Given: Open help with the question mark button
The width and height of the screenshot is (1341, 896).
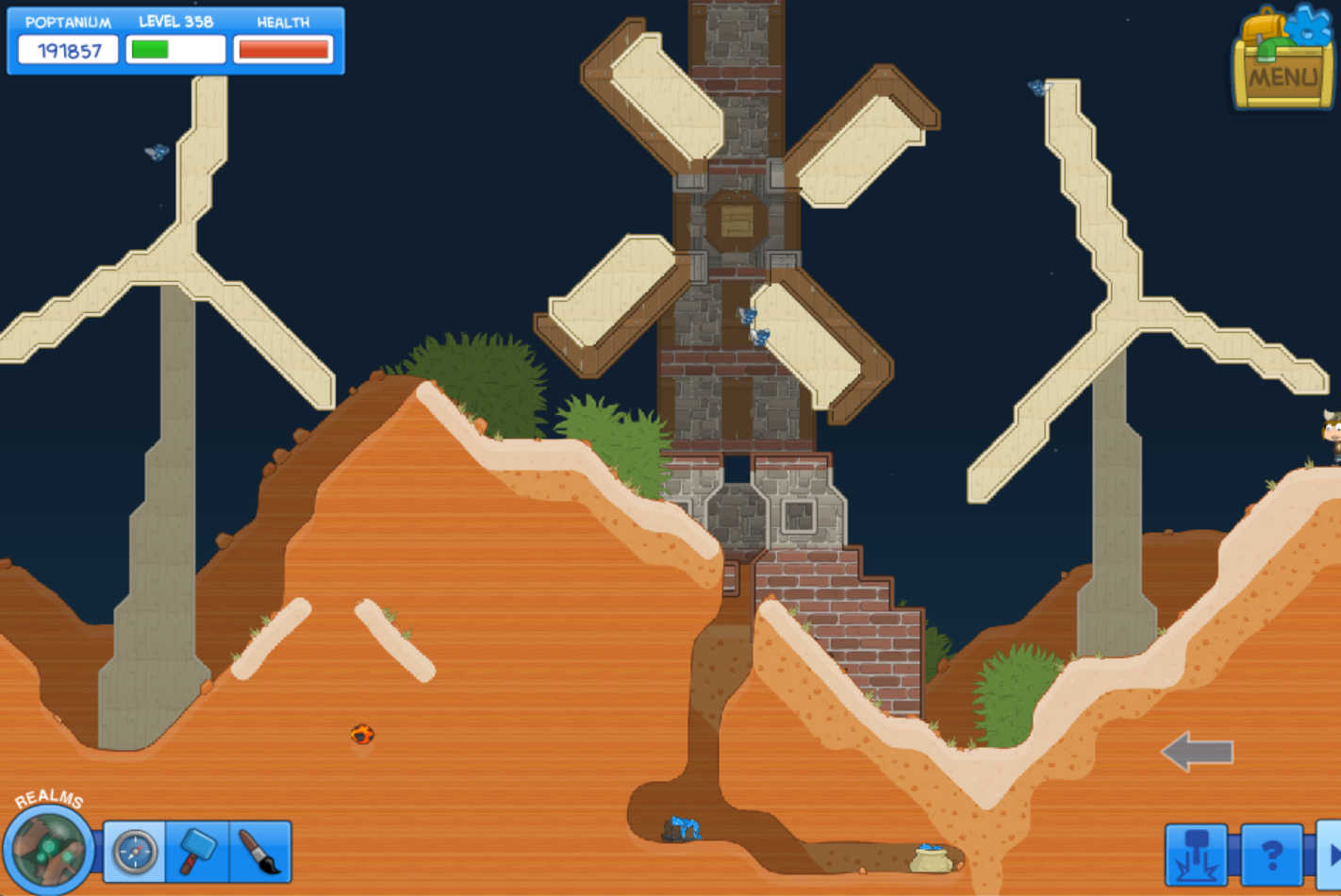Looking at the screenshot, I should tap(1271, 855).
